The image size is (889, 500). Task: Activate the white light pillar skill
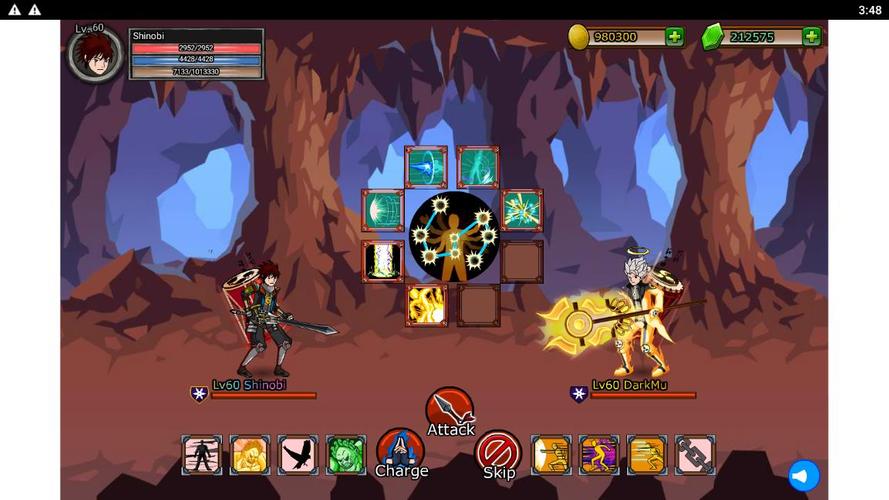pos(383,261)
